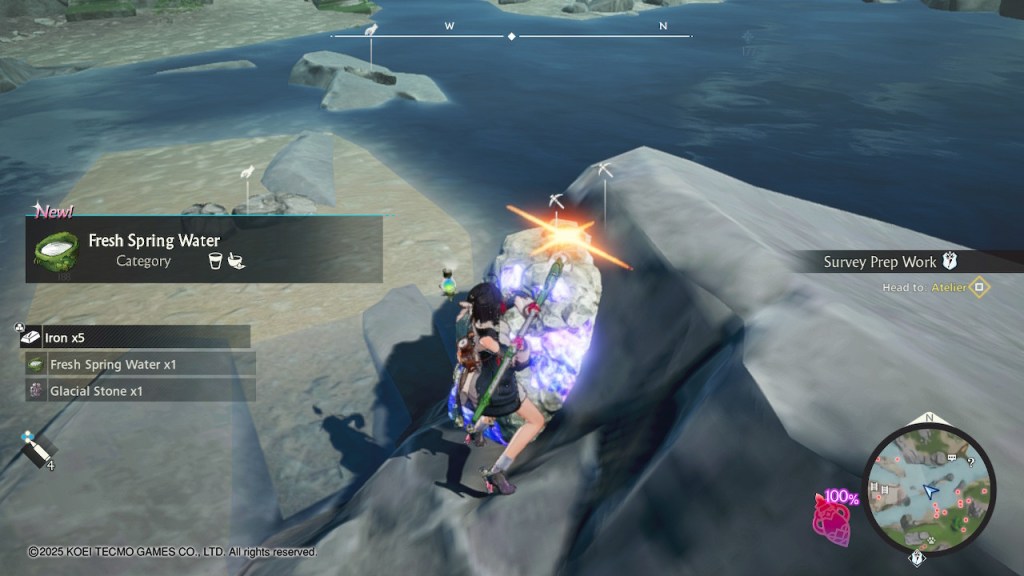Click the Fresh Spring Water new item notification
The height and width of the screenshot is (576, 1024).
(204, 250)
